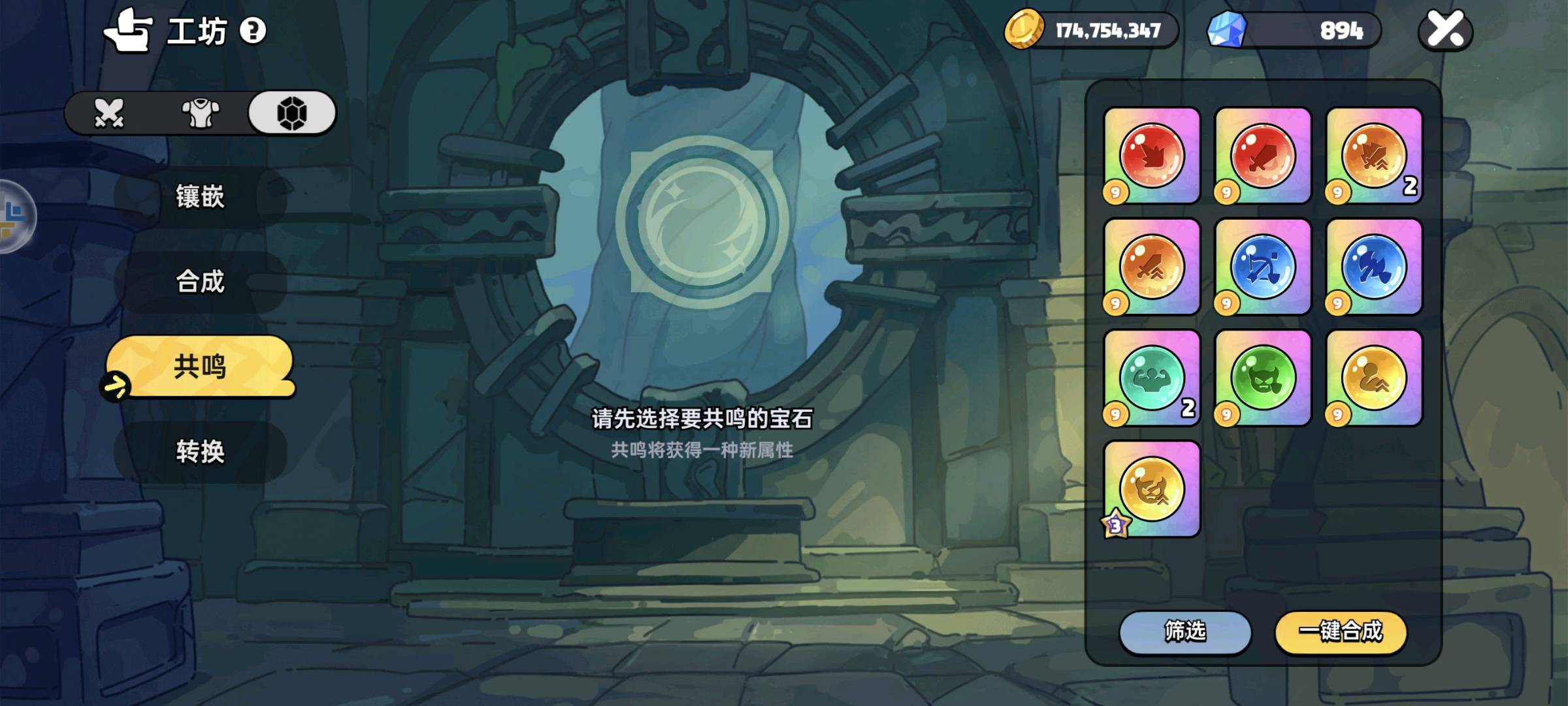Select the red gem with sword icon
The height and width of the screenshot is (706, 1568).
(x=1262, y=156)
